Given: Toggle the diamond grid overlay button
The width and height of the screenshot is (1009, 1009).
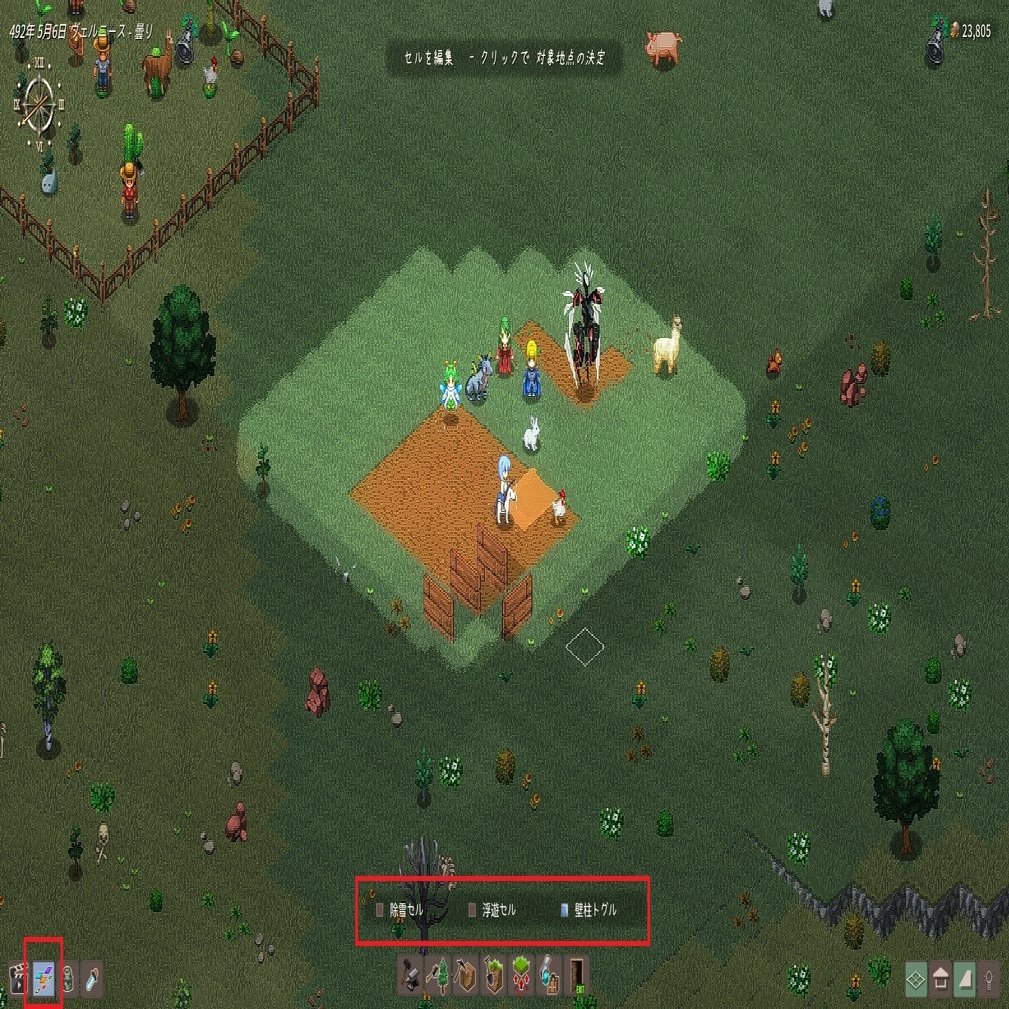Looking at the screenshot, I should click(x=916, y=977).
